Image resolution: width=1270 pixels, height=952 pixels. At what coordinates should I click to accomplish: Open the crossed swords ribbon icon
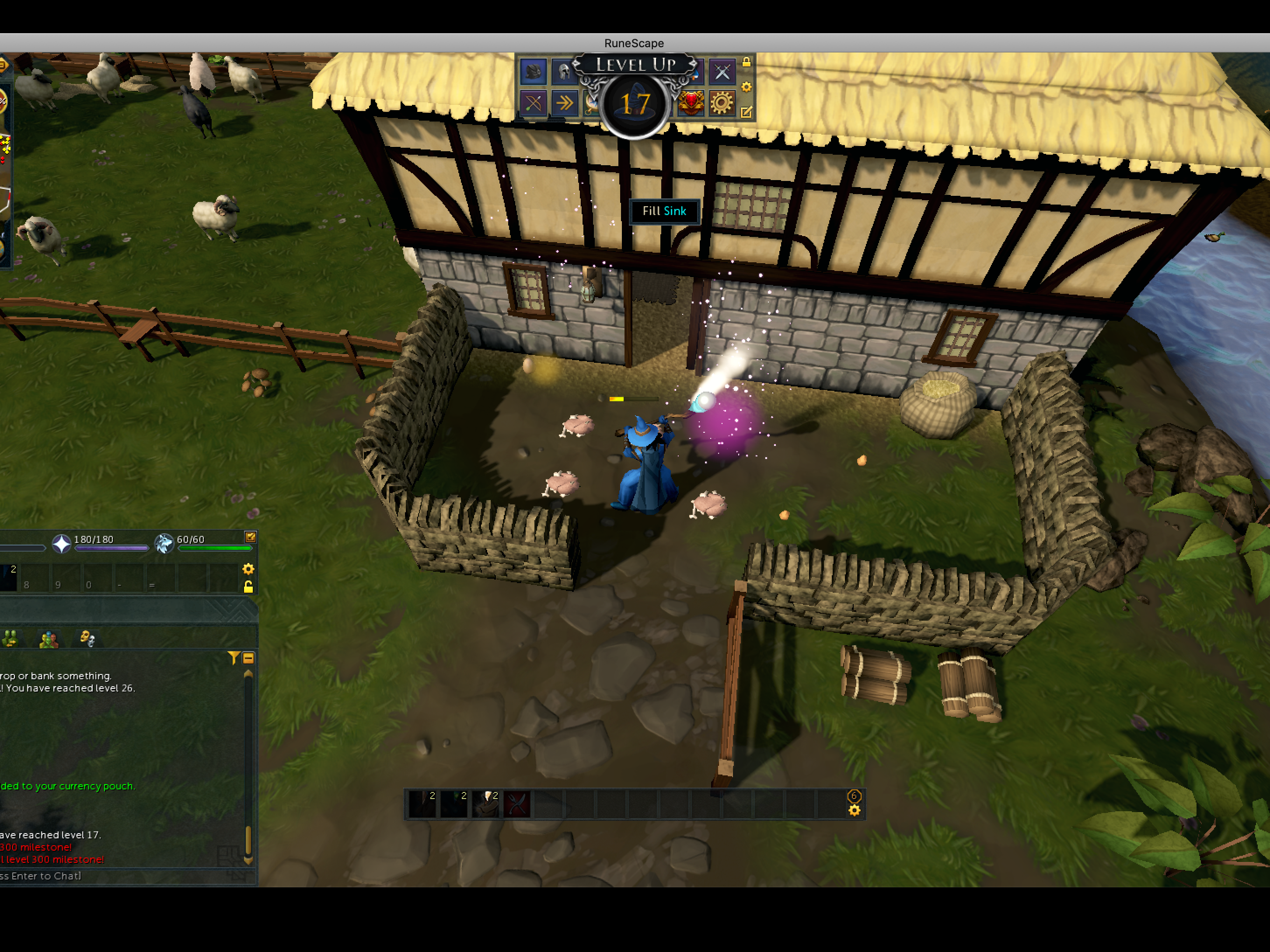722,72
